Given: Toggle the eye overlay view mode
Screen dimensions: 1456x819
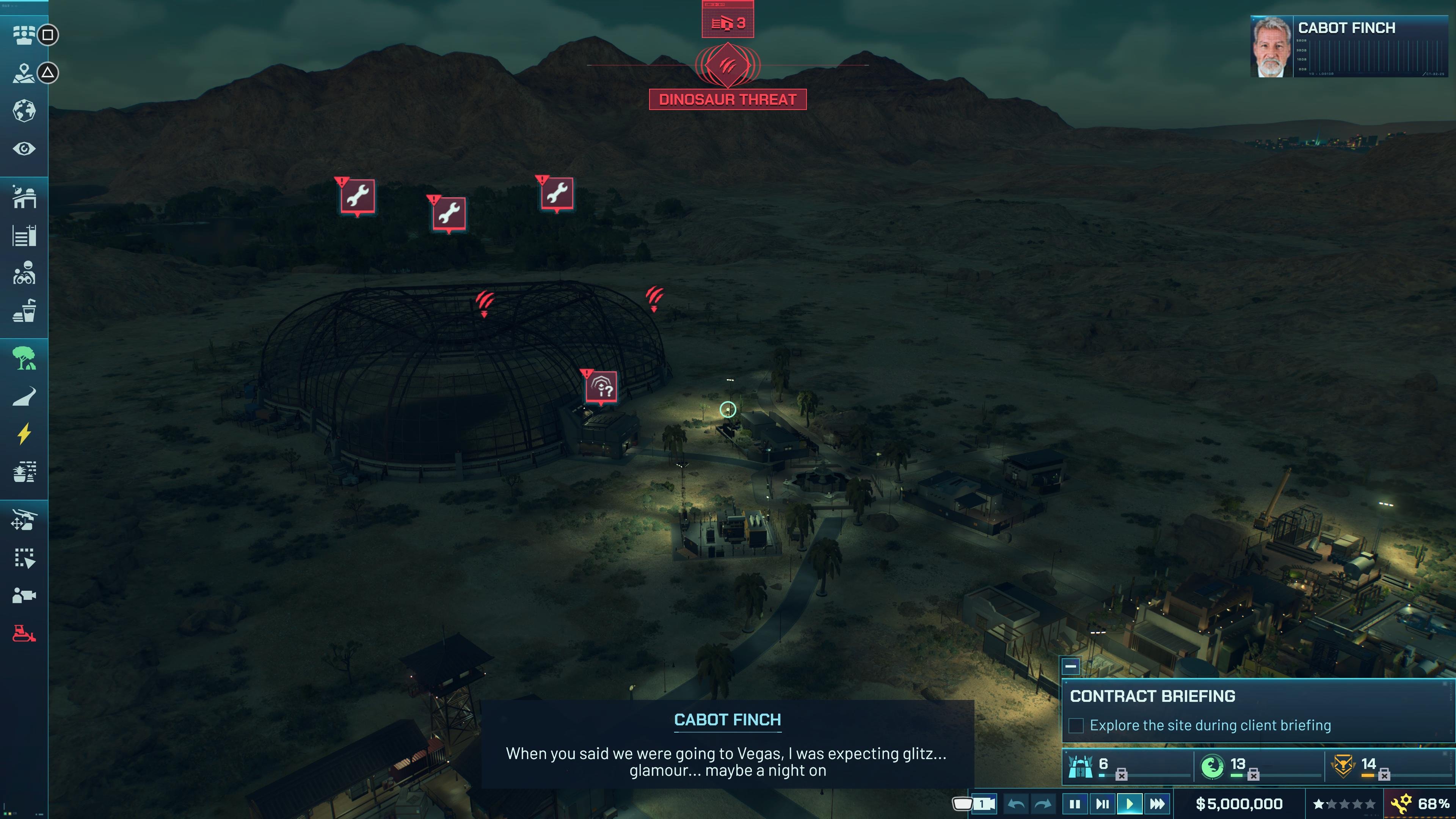Looking at the screenshot, I should (x=25, y=148).
